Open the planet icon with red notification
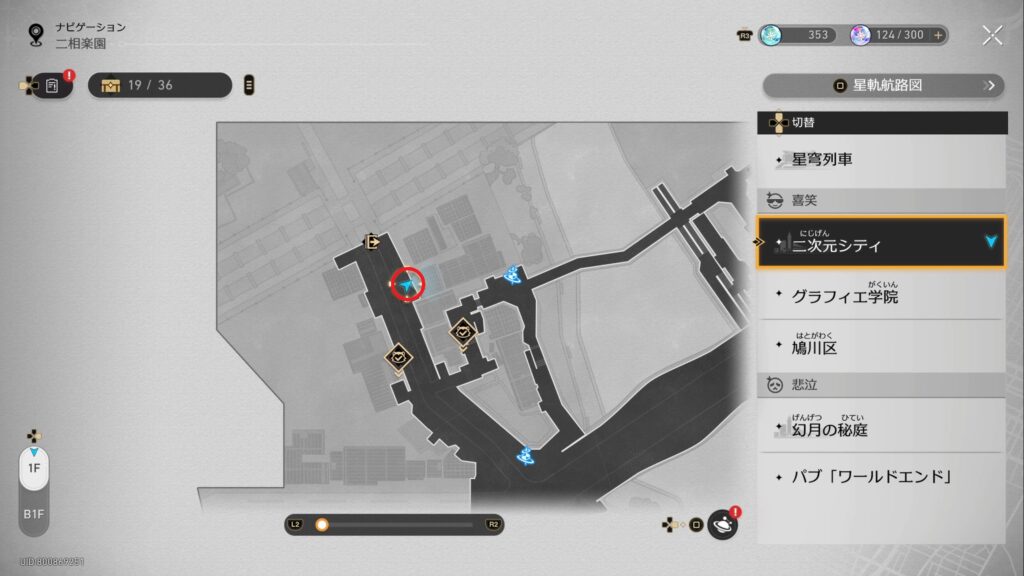 pyautogui.click(x=723, y=524)
